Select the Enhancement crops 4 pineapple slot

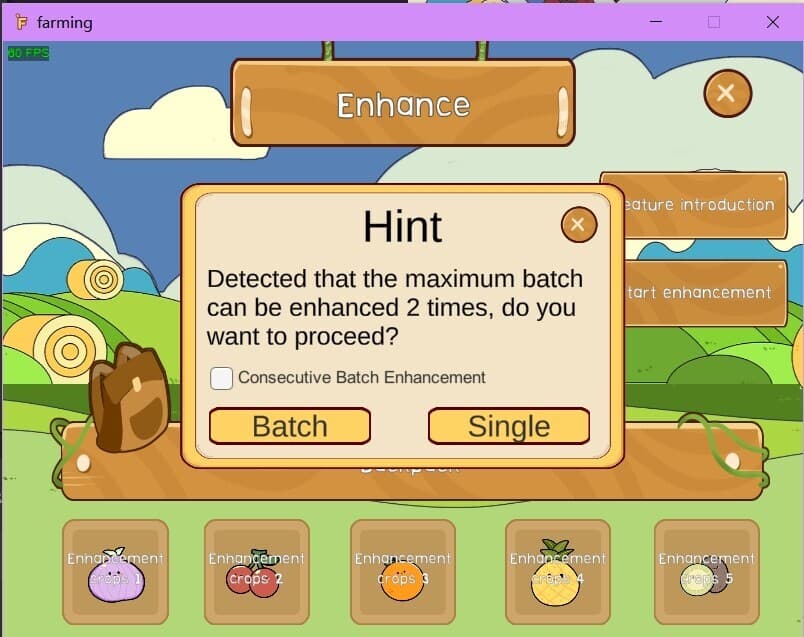(x=557, y=572)
